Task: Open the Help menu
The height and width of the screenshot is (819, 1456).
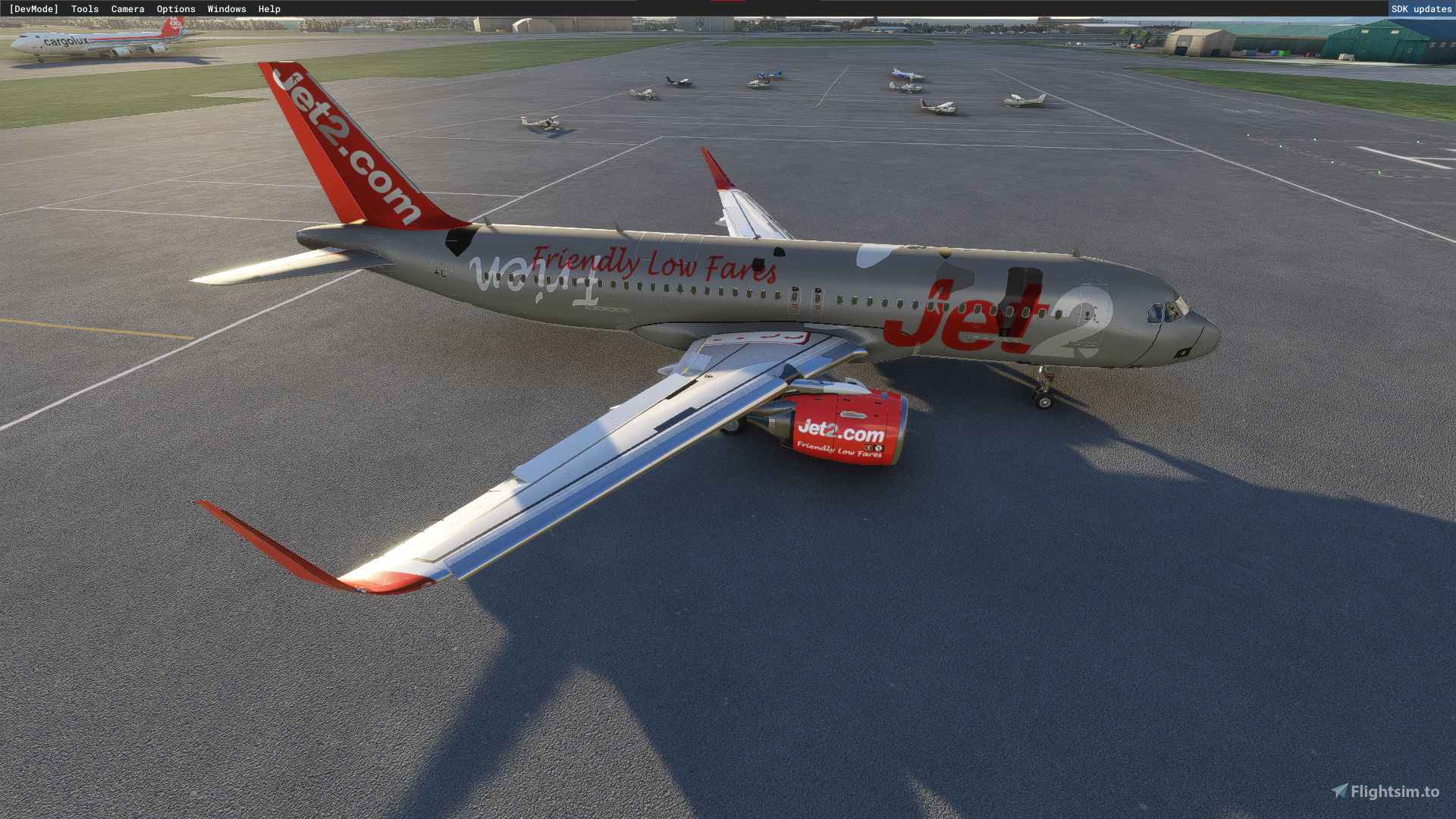Action: (x=268, y=8)
